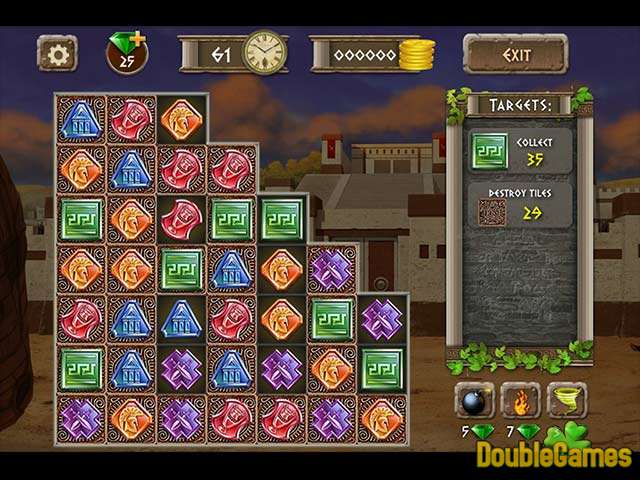Image resolution: width=640 pixels, height=480 pixels.
Task: Use the fire power-up
Action: tap(520, 400)
